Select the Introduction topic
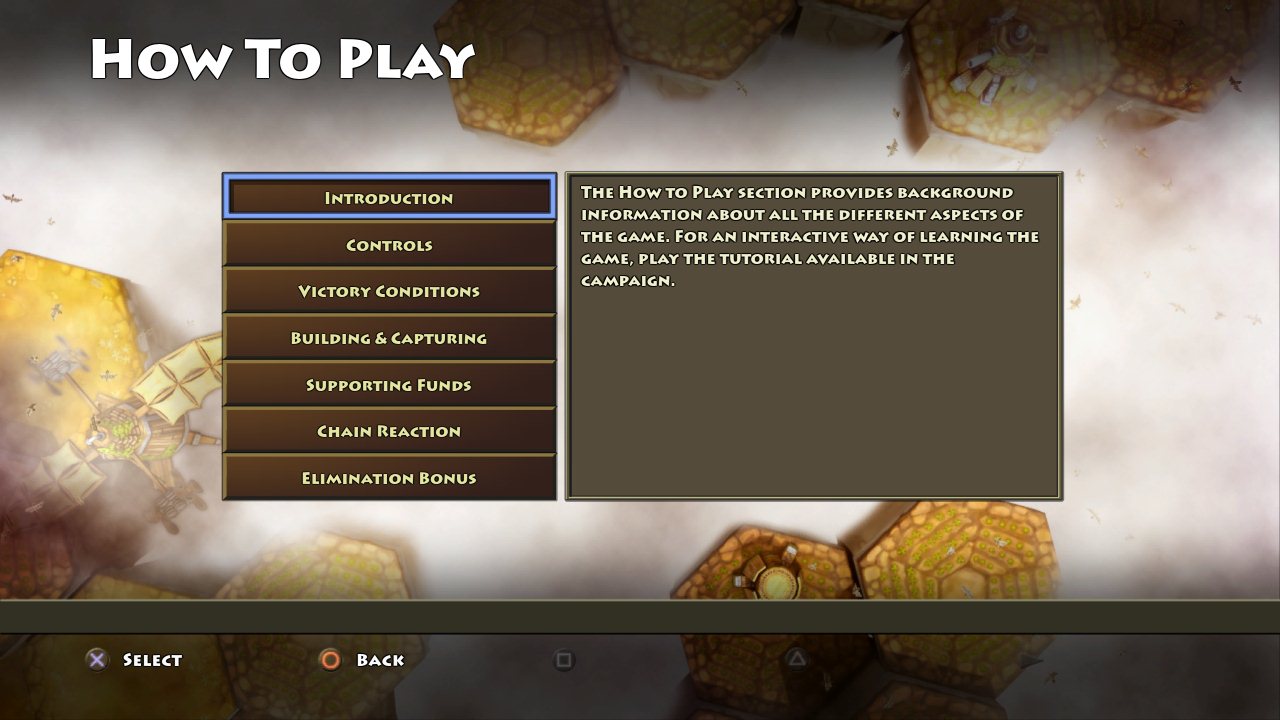This screenshot has height=720, width=1280. click(389, 198)
